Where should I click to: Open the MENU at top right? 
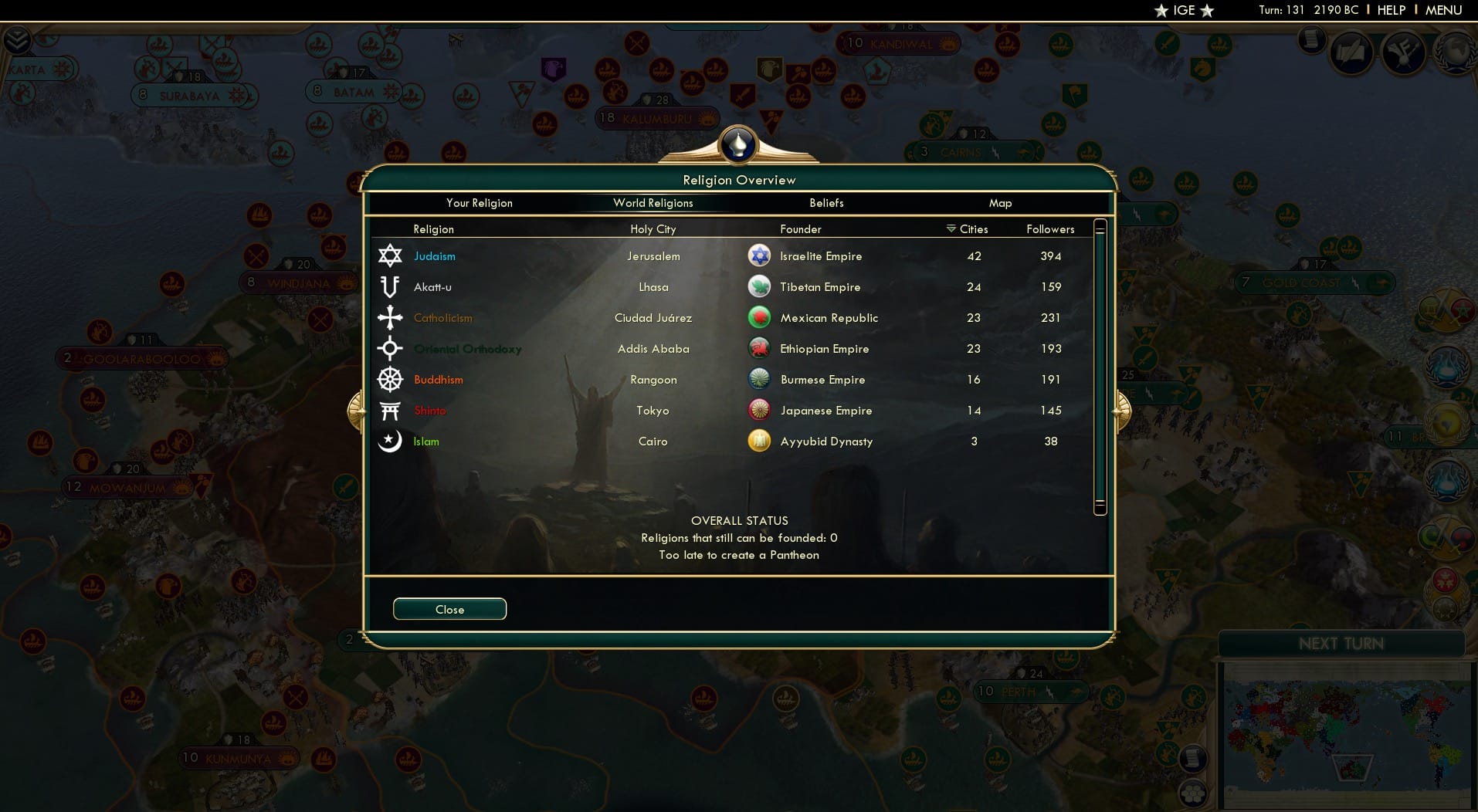pyautogui.click(x=1445, y=10)
